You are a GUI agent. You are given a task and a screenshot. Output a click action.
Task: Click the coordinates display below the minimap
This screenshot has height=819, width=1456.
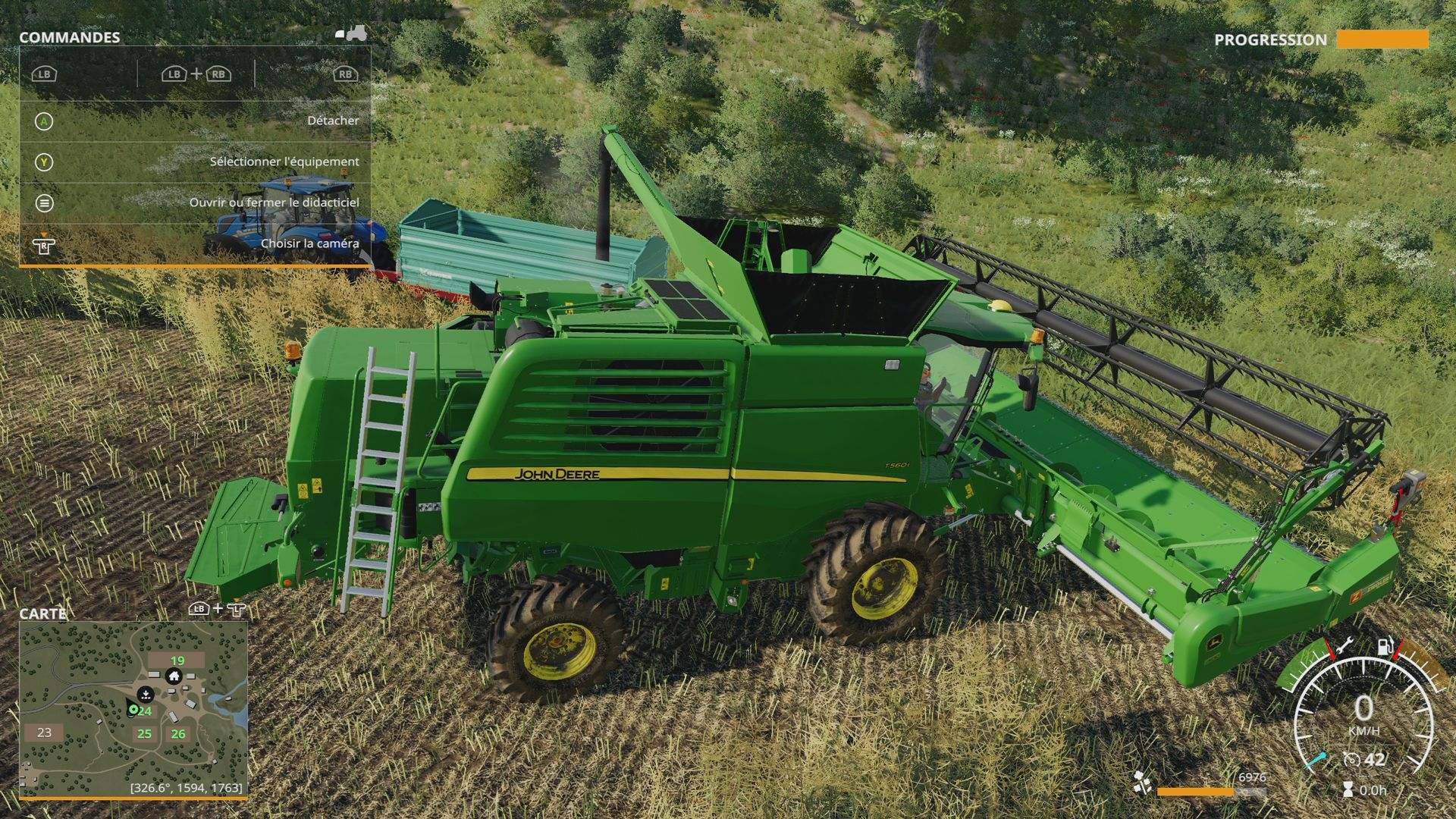[x=186, y=789]
